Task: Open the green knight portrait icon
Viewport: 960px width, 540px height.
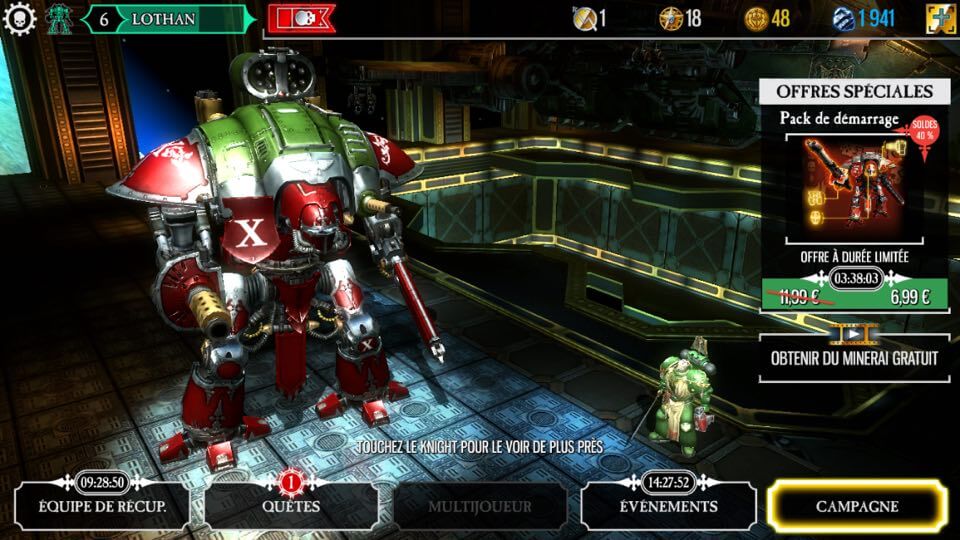Action: (60, 18)
